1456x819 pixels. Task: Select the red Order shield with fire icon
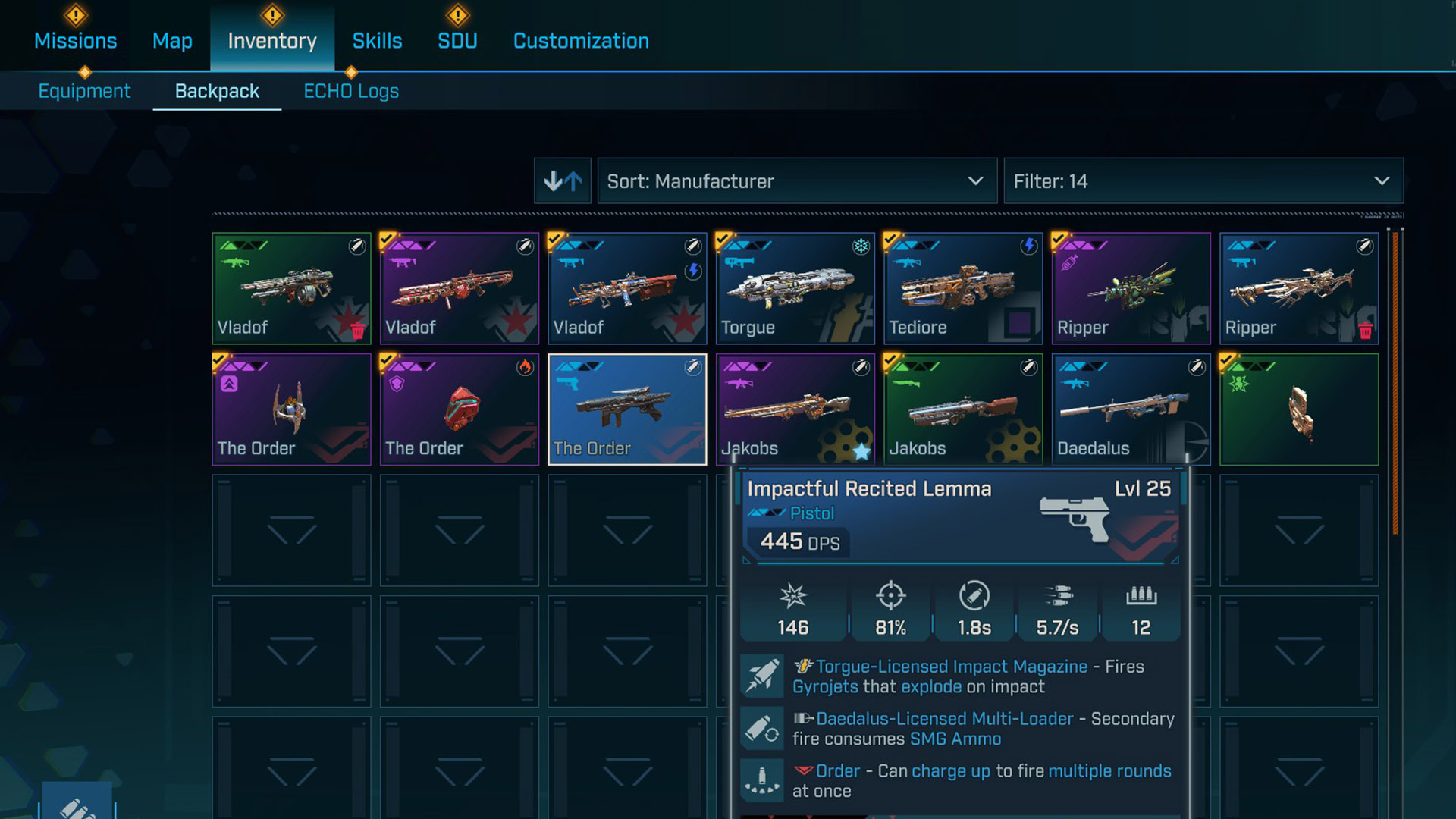click(x=459, y=409)
